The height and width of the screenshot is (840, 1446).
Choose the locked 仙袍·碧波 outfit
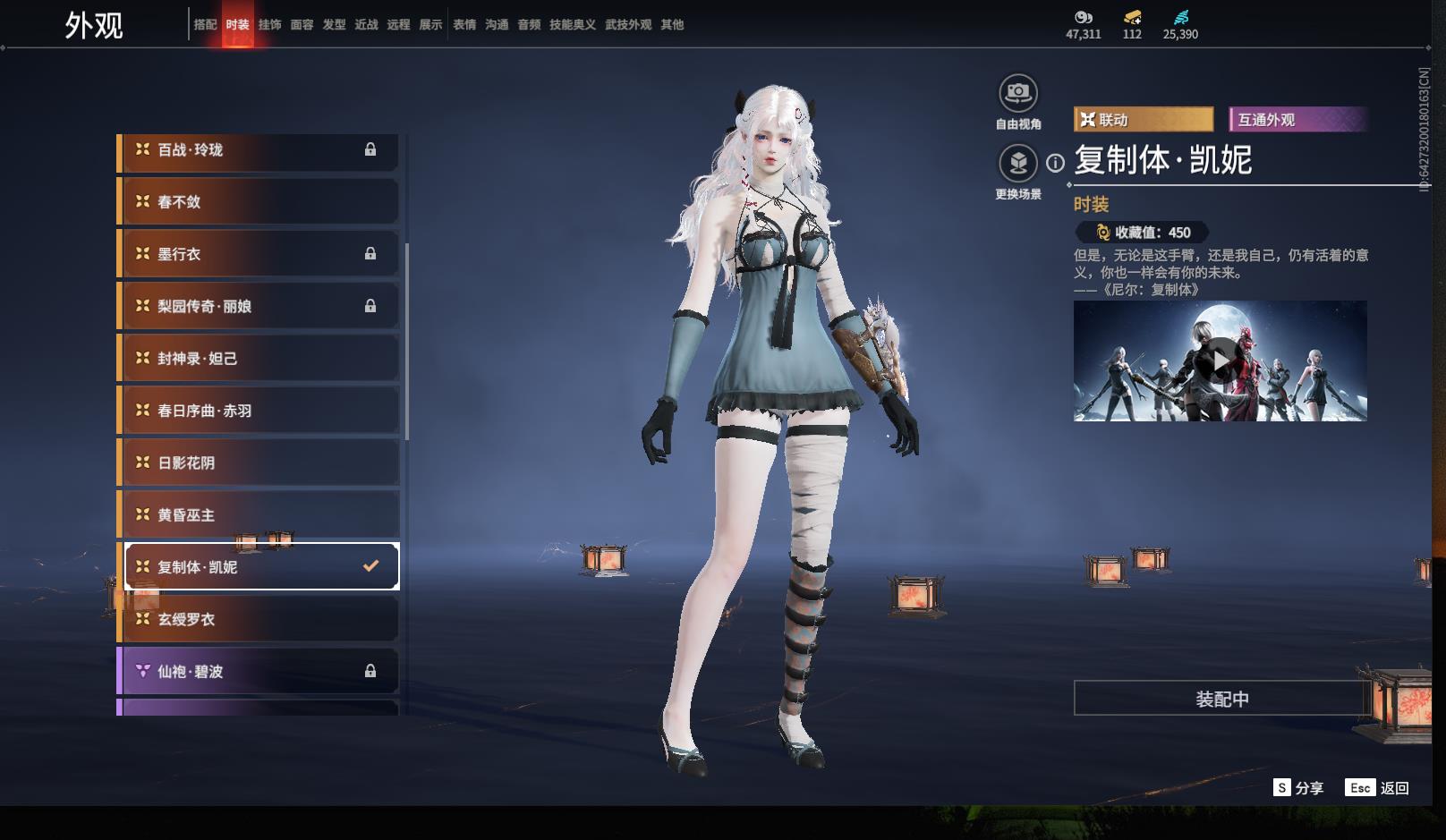pos(259,671)
